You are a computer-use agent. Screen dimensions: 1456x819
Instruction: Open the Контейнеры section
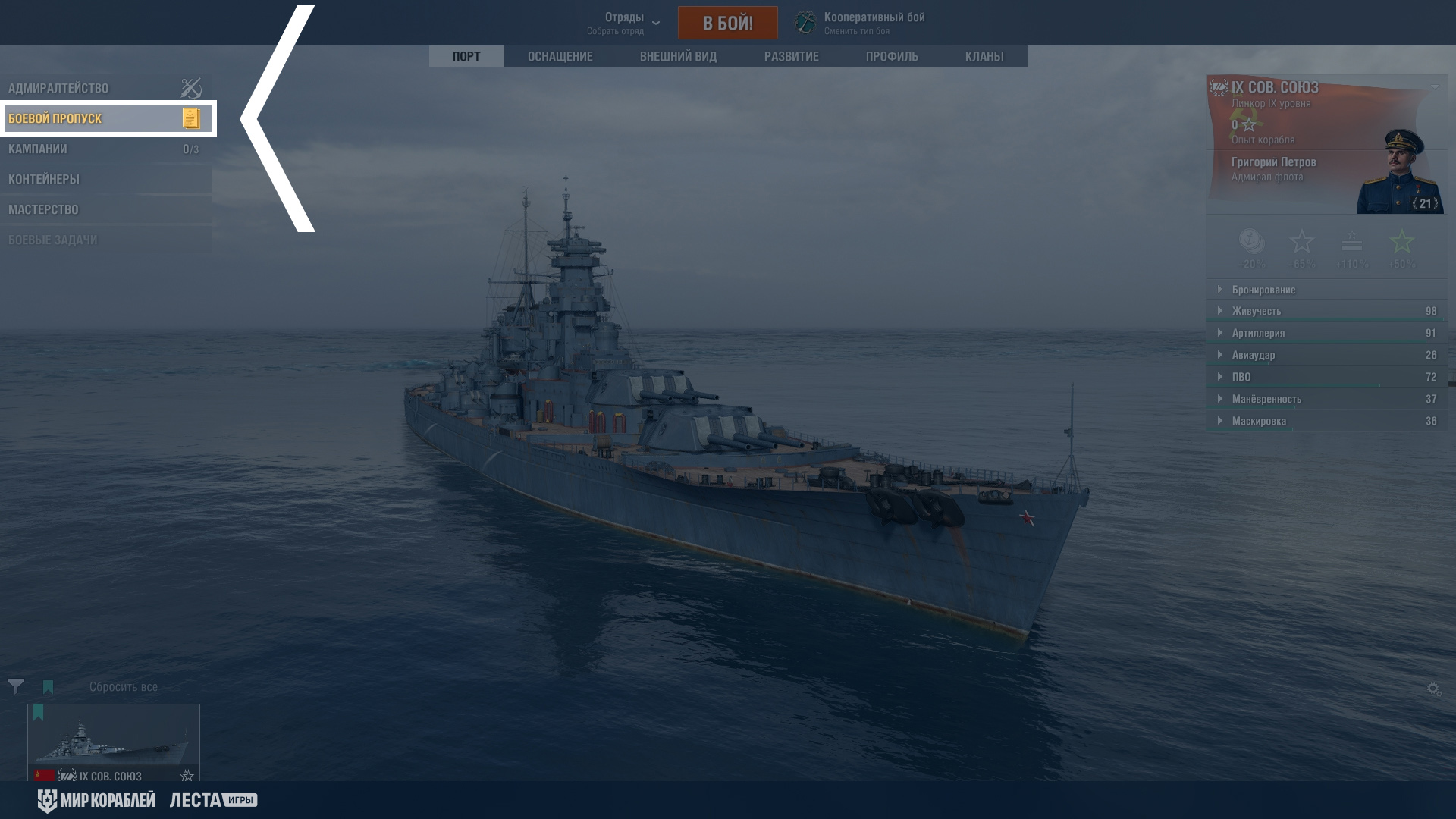pos(44,179)
